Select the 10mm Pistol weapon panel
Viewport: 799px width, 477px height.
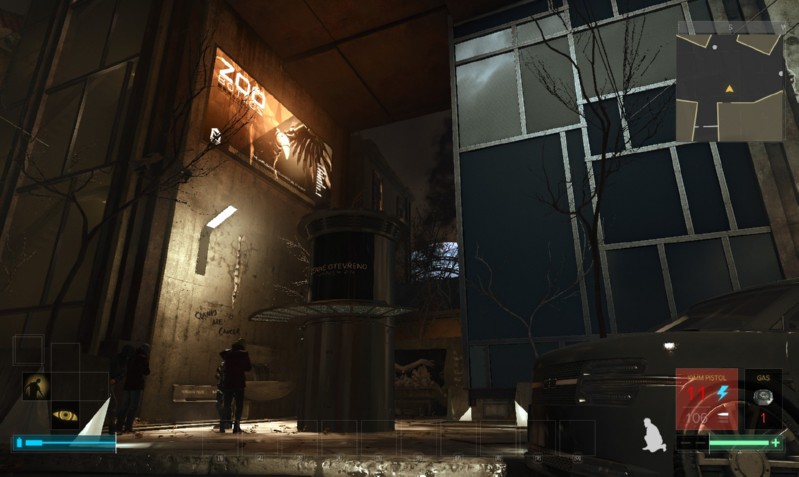[x=707, y=400]
